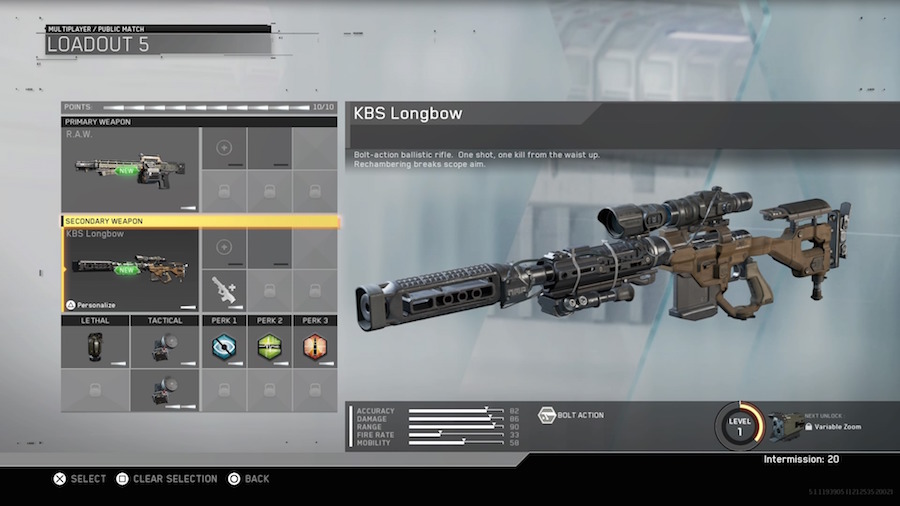900x506 pixels.
Task: Open the Perk 2 green icon slot
Action: pos(269,348)
